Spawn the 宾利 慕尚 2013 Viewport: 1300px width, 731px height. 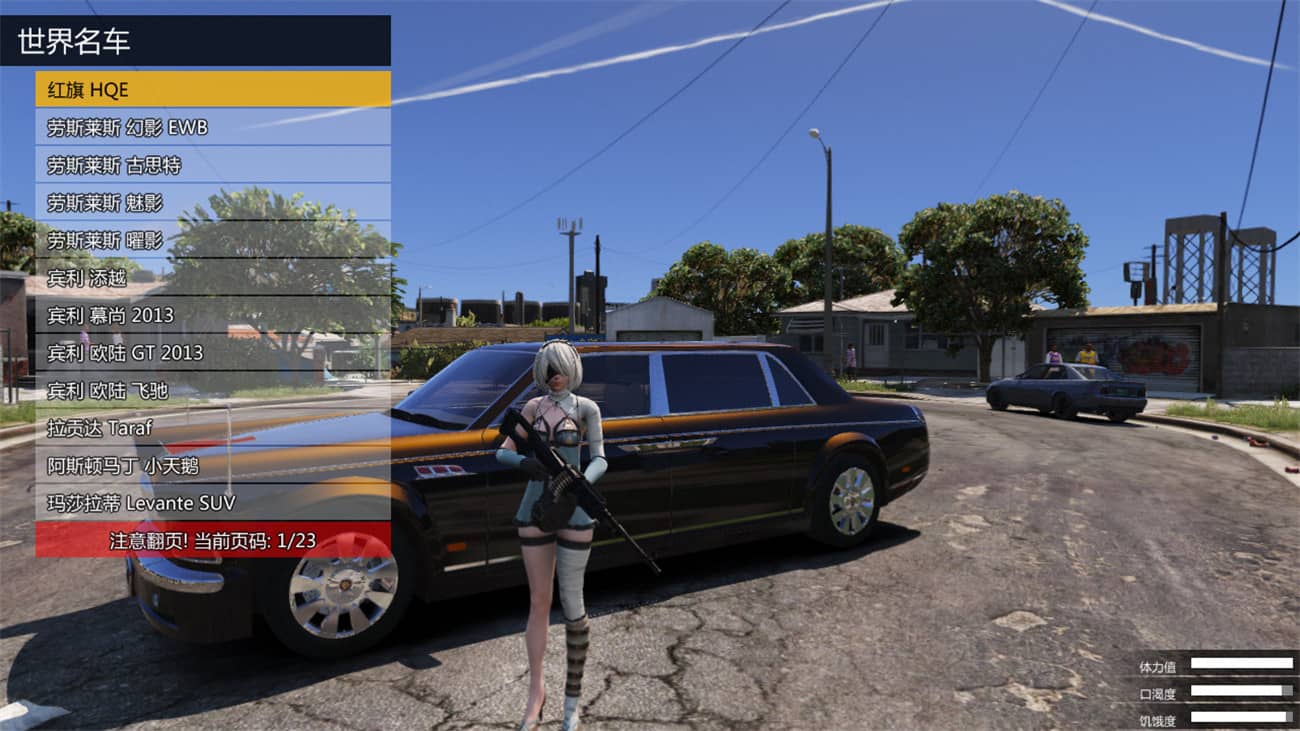tap(200, 315)
